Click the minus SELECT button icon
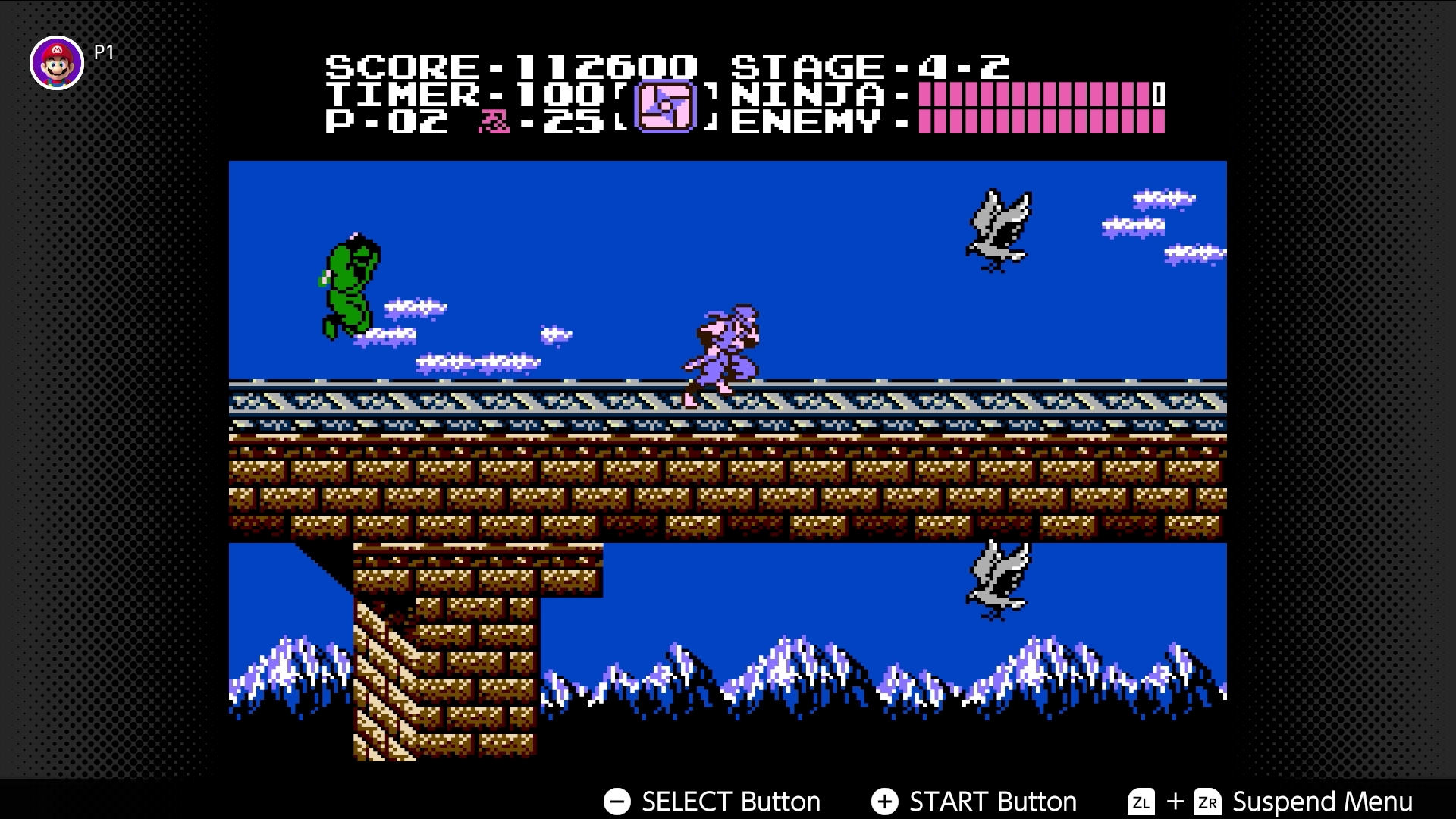 click(617, 802)
